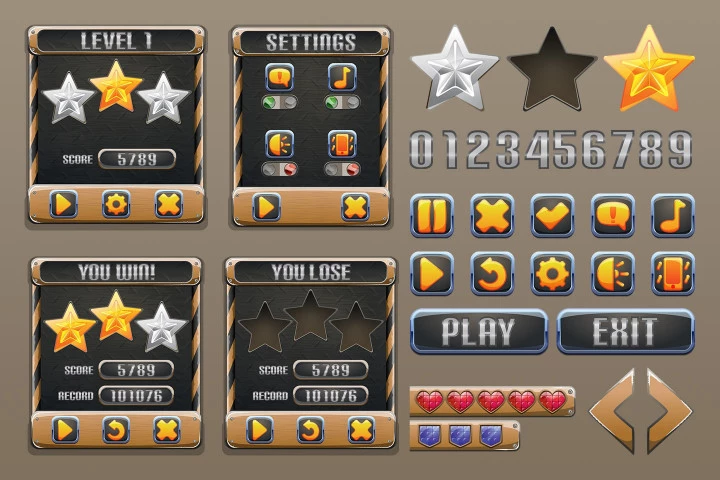Close the You Win panel
The width and height of the screenshot is (720, 480).
coord(167,430)
